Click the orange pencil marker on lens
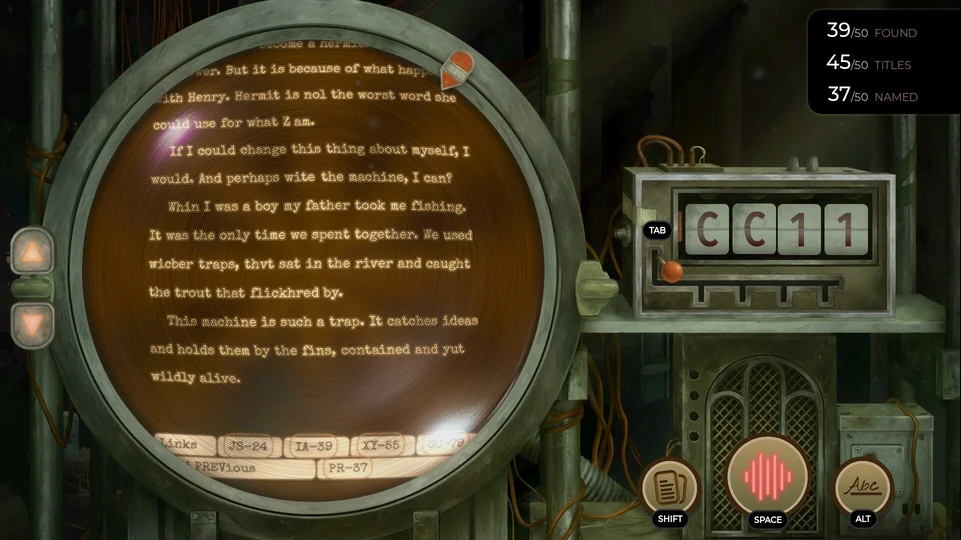This screenshot has height=540, width=961. 456,72
